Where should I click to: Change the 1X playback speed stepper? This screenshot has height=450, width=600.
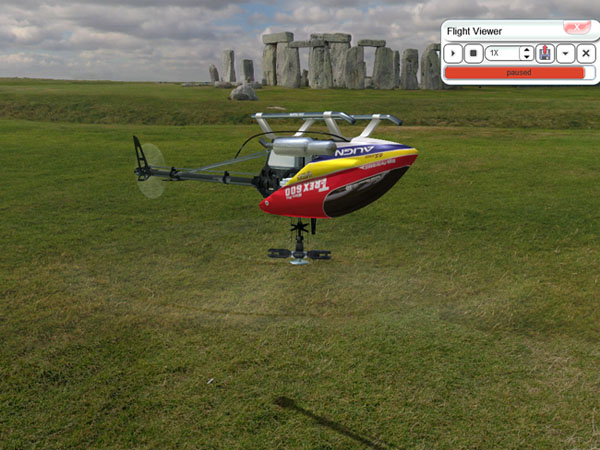(526, 53)
